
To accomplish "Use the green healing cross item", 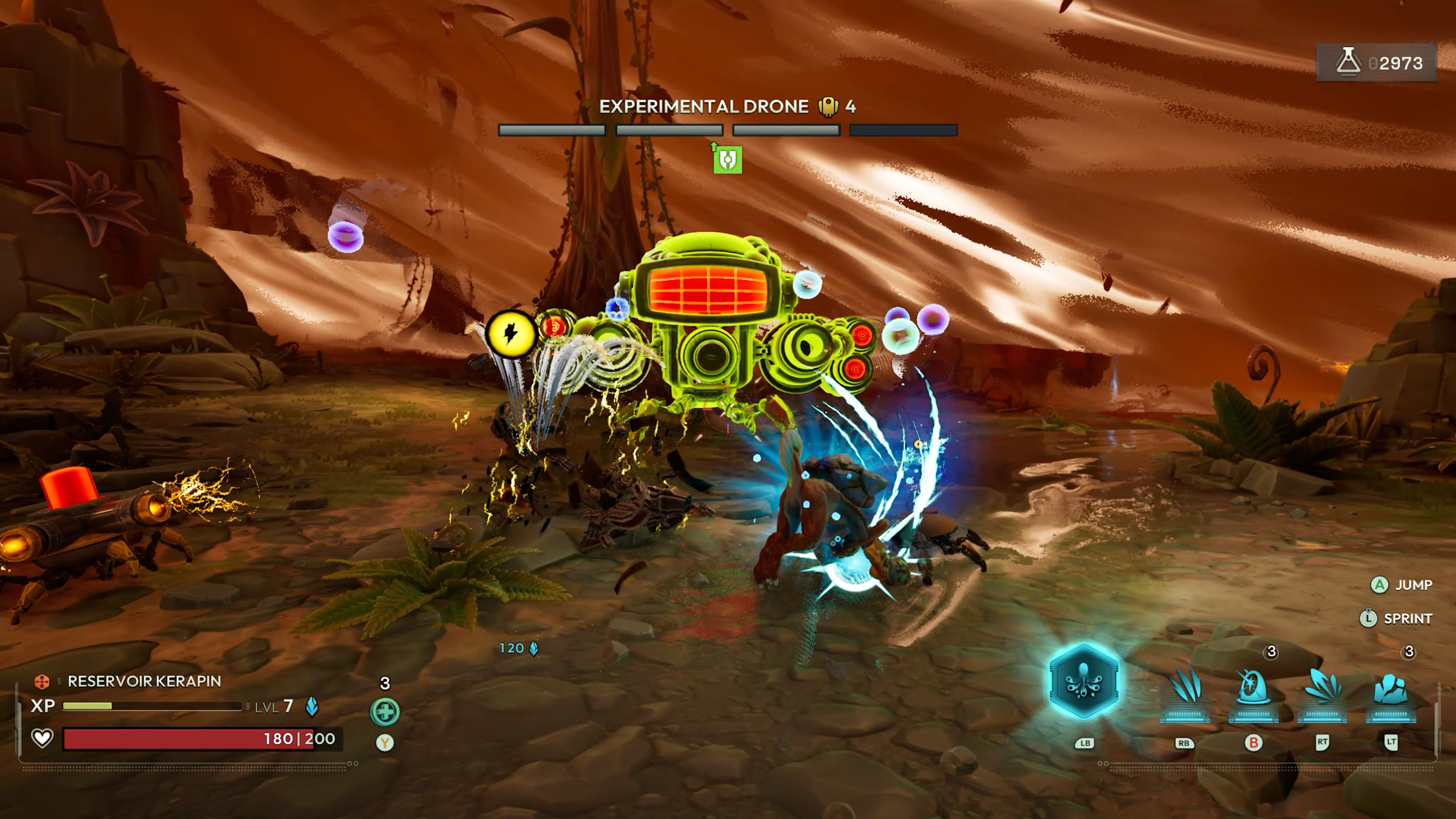I will [385, 712].
